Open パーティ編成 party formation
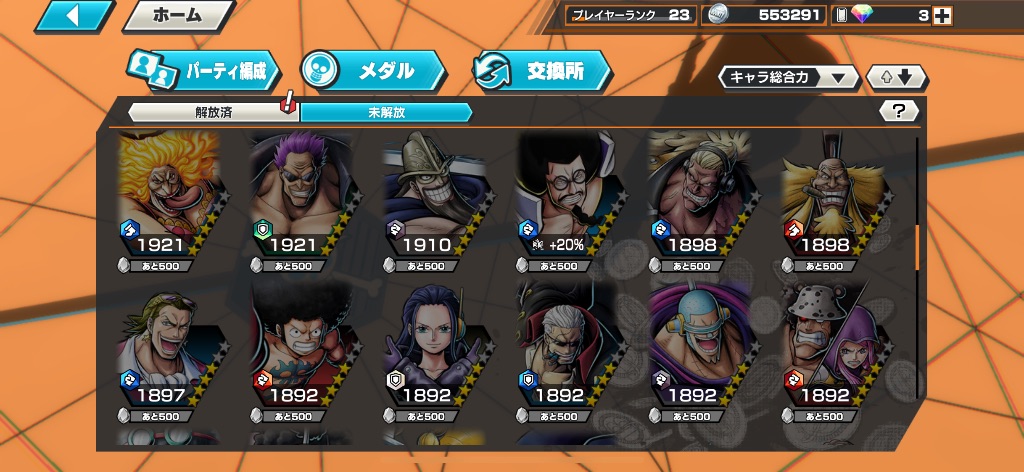 202,71
